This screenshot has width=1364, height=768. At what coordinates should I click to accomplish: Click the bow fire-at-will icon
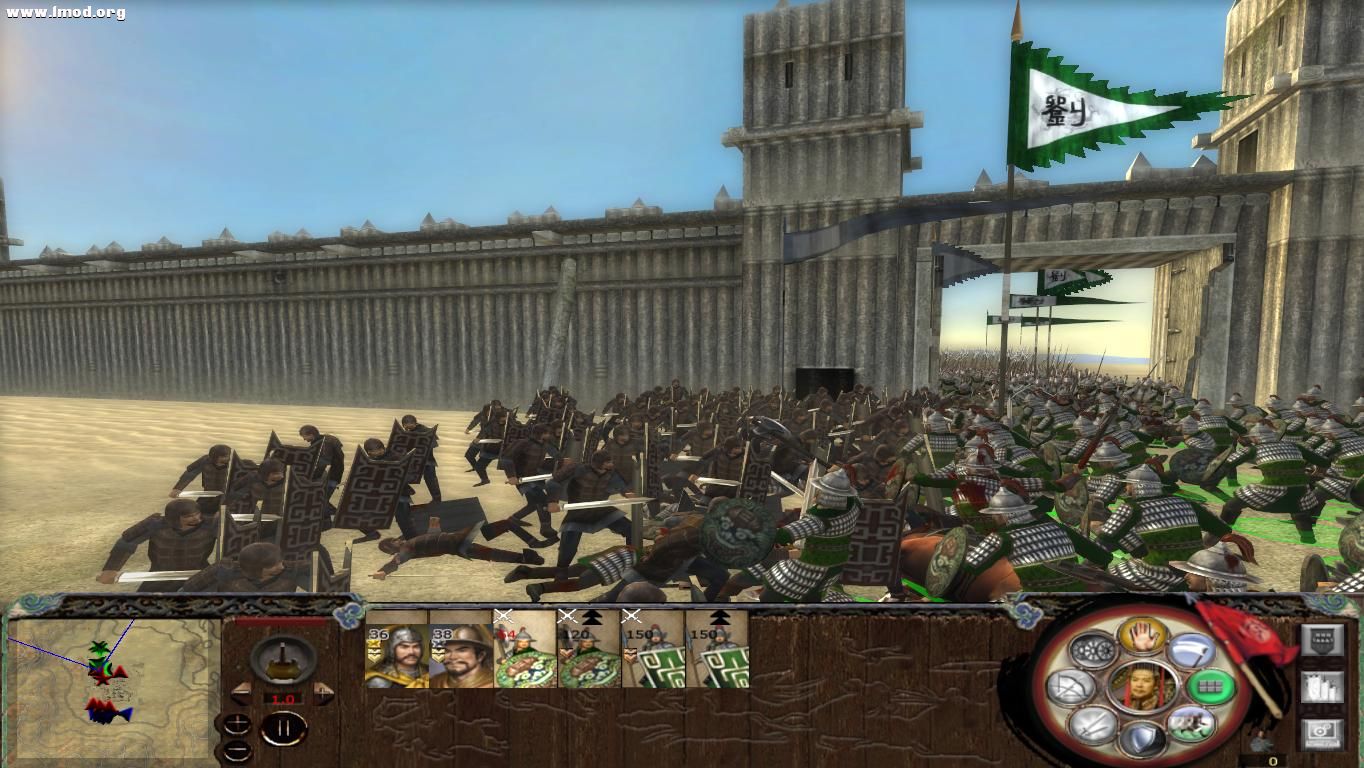(x=1073, y=686)
